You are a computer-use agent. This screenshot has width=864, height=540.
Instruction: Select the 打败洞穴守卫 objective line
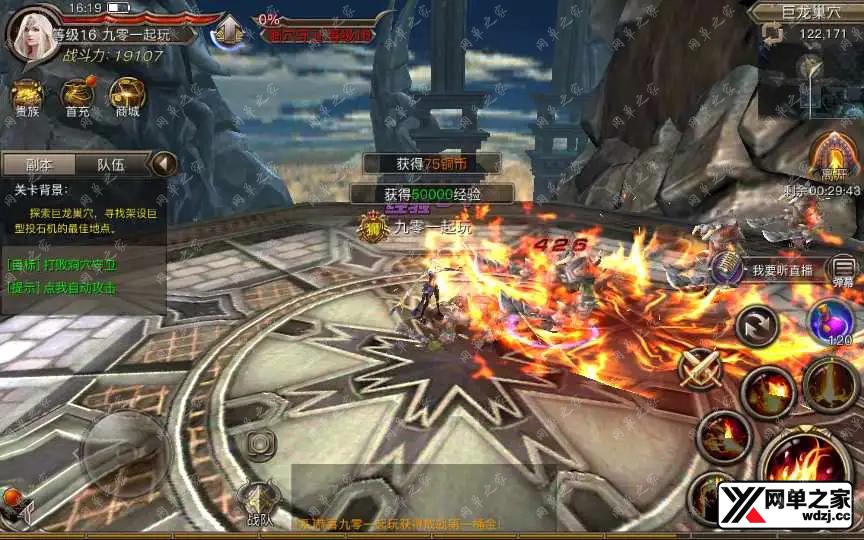coord(62,265)
